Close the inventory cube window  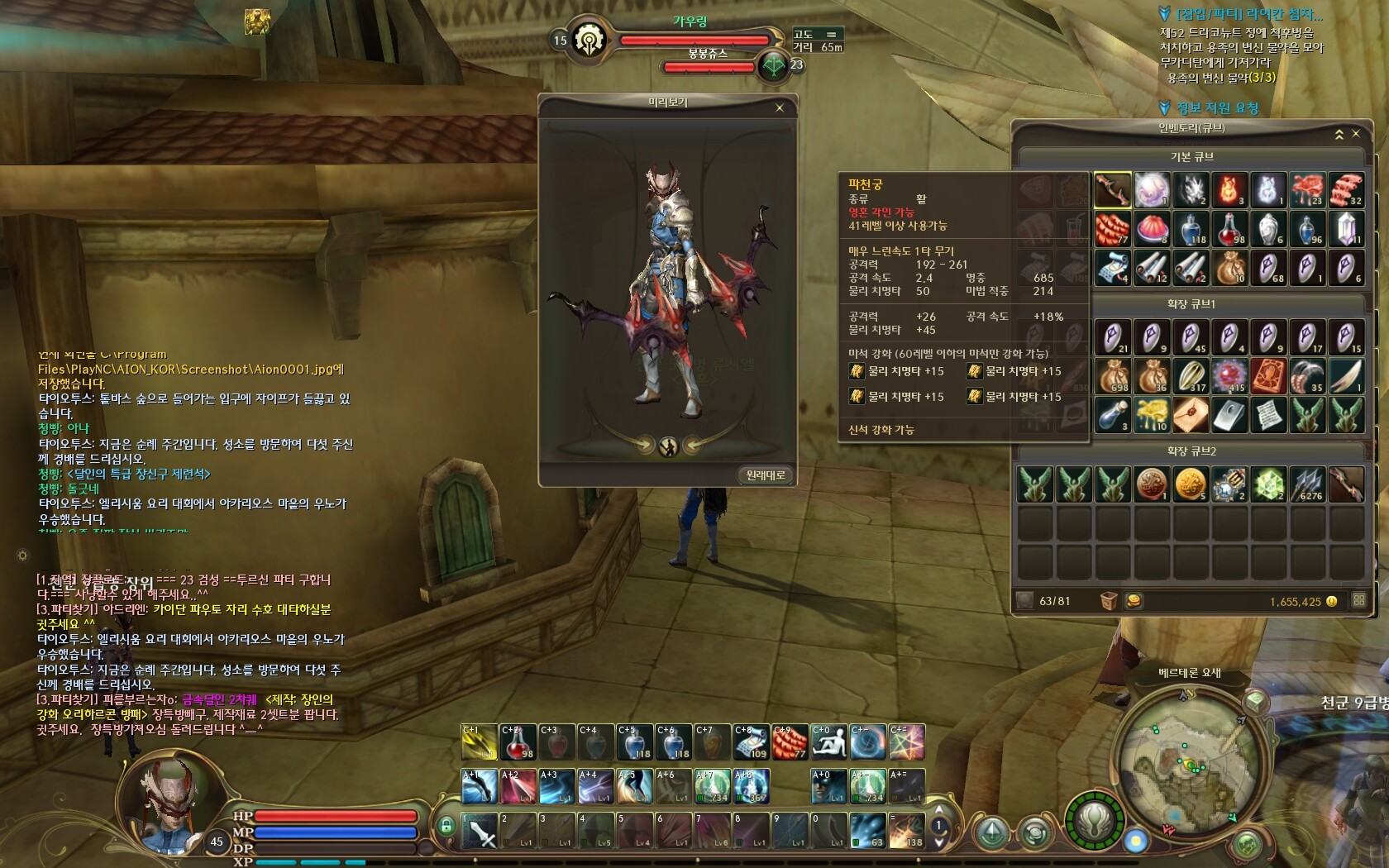coord(1356,133)
